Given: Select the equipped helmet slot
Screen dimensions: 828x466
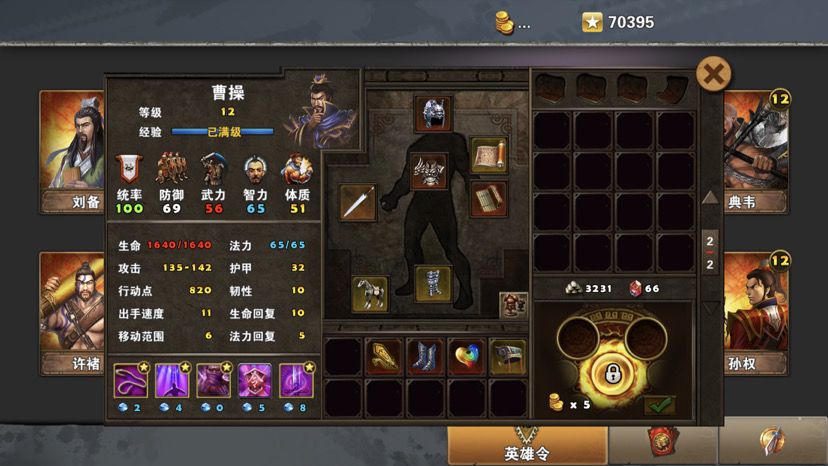Looking at the screenshot, I should coord(433,113).
